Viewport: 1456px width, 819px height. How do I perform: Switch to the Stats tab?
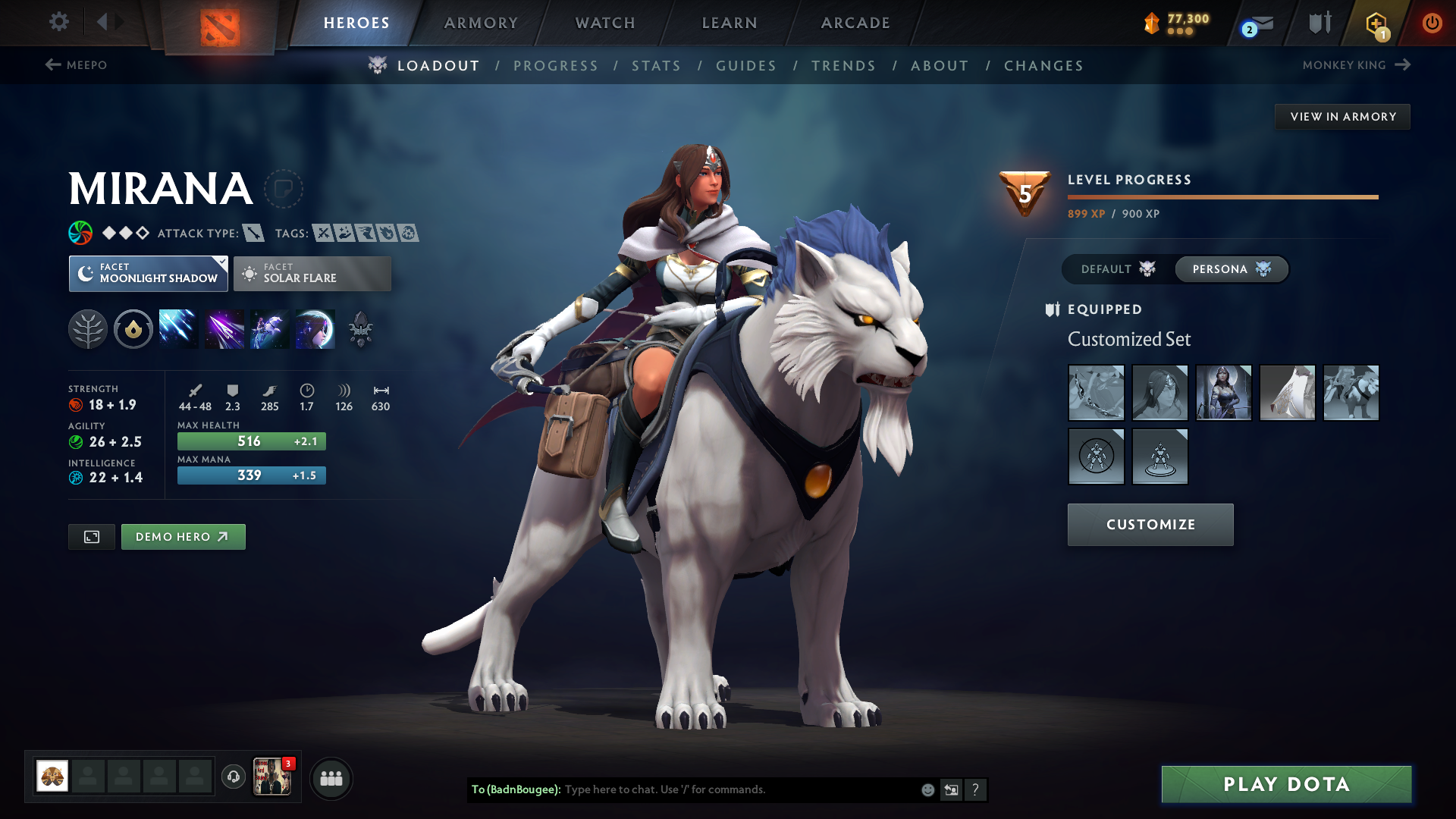pos(656,65)
